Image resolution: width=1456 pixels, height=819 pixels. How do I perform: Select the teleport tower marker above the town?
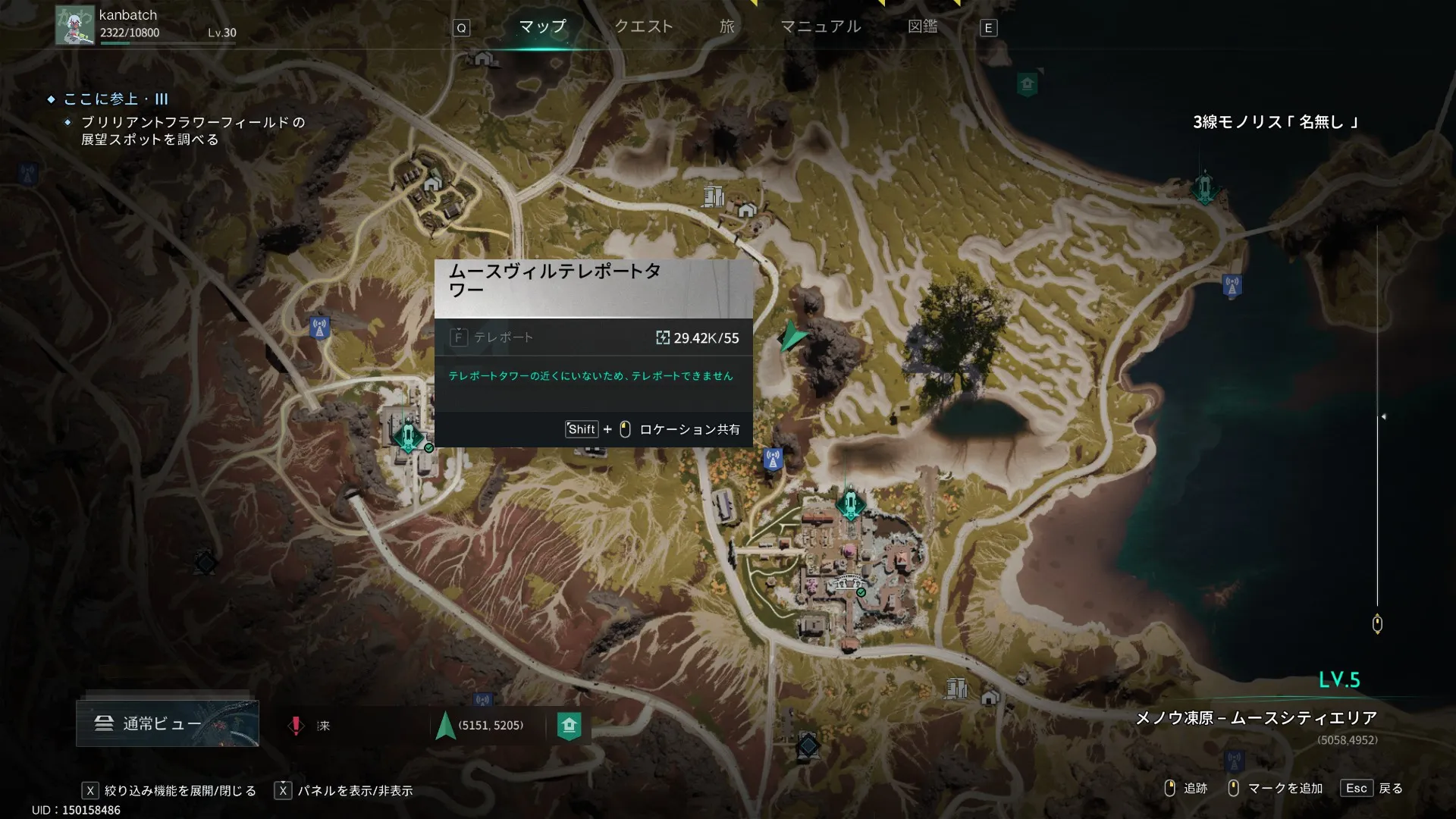[850, 503]
